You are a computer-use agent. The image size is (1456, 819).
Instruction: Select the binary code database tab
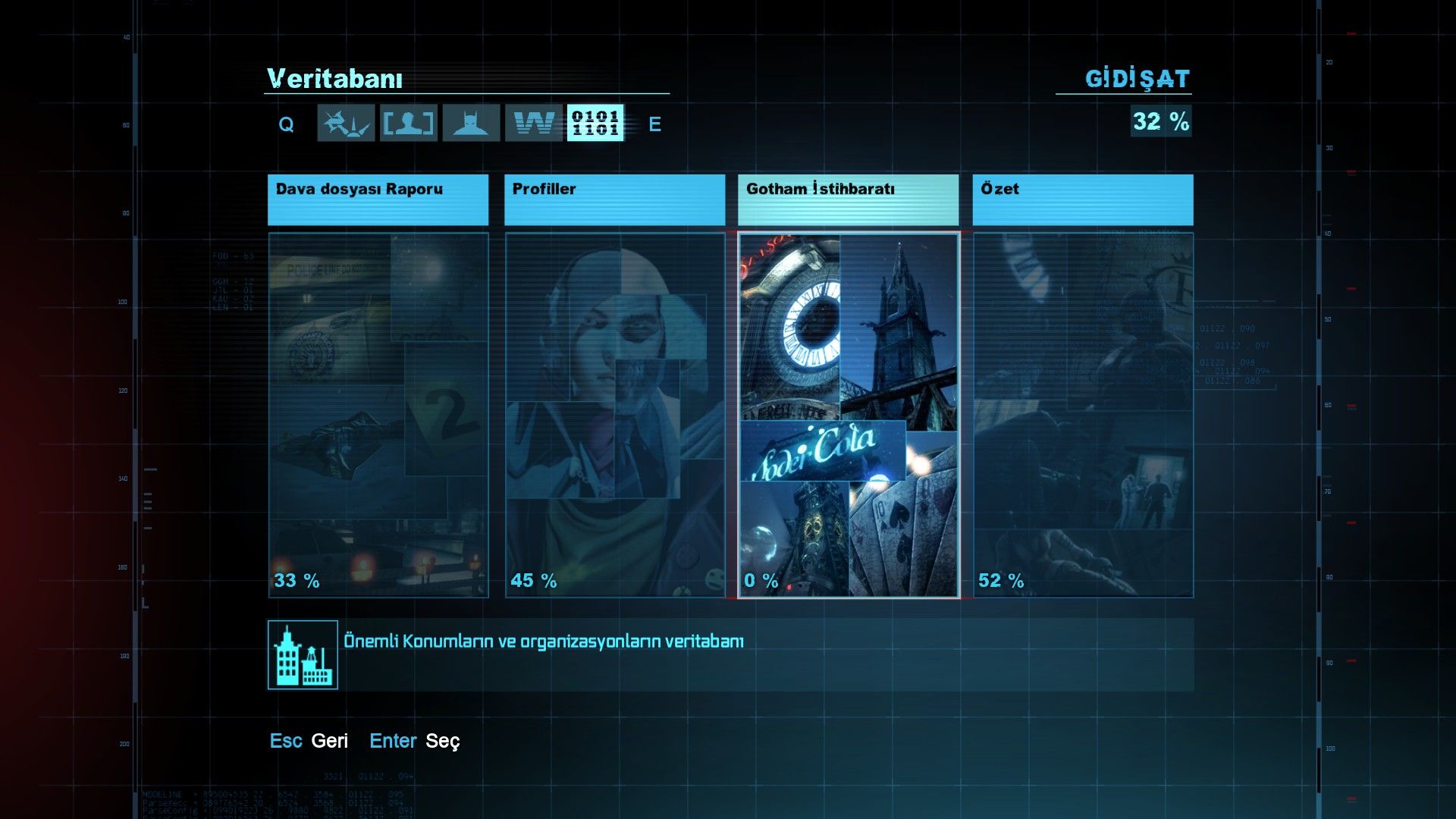tap(595, 123)
